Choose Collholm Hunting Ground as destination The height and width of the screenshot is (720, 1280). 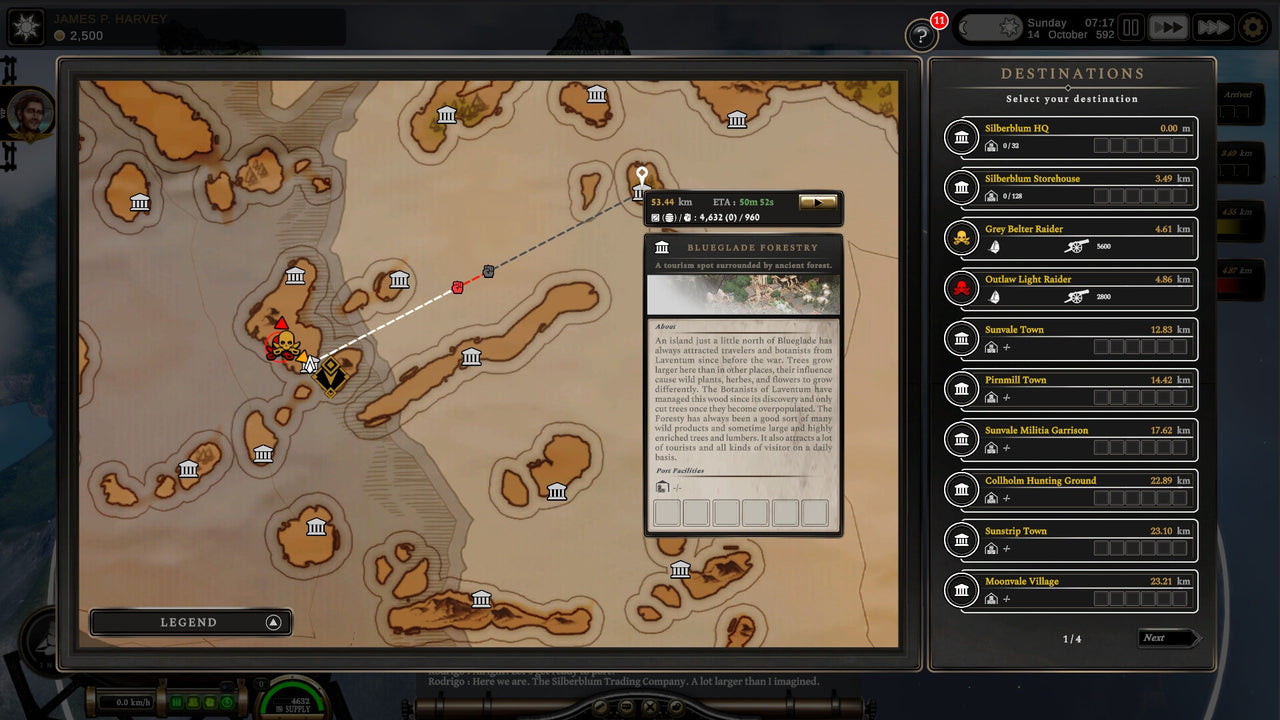[1071, 490]
